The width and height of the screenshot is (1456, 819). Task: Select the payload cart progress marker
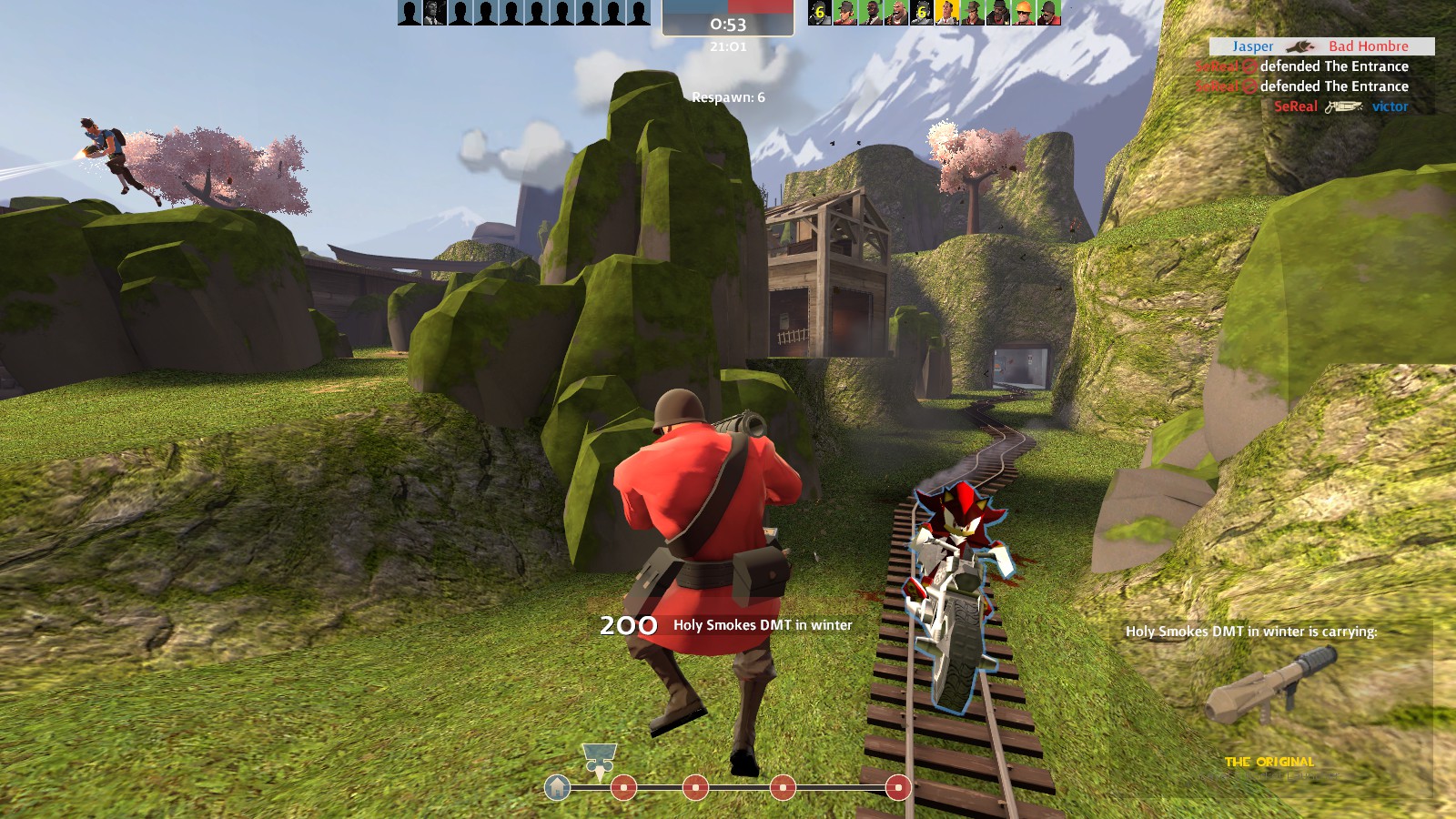coord(599,759)
